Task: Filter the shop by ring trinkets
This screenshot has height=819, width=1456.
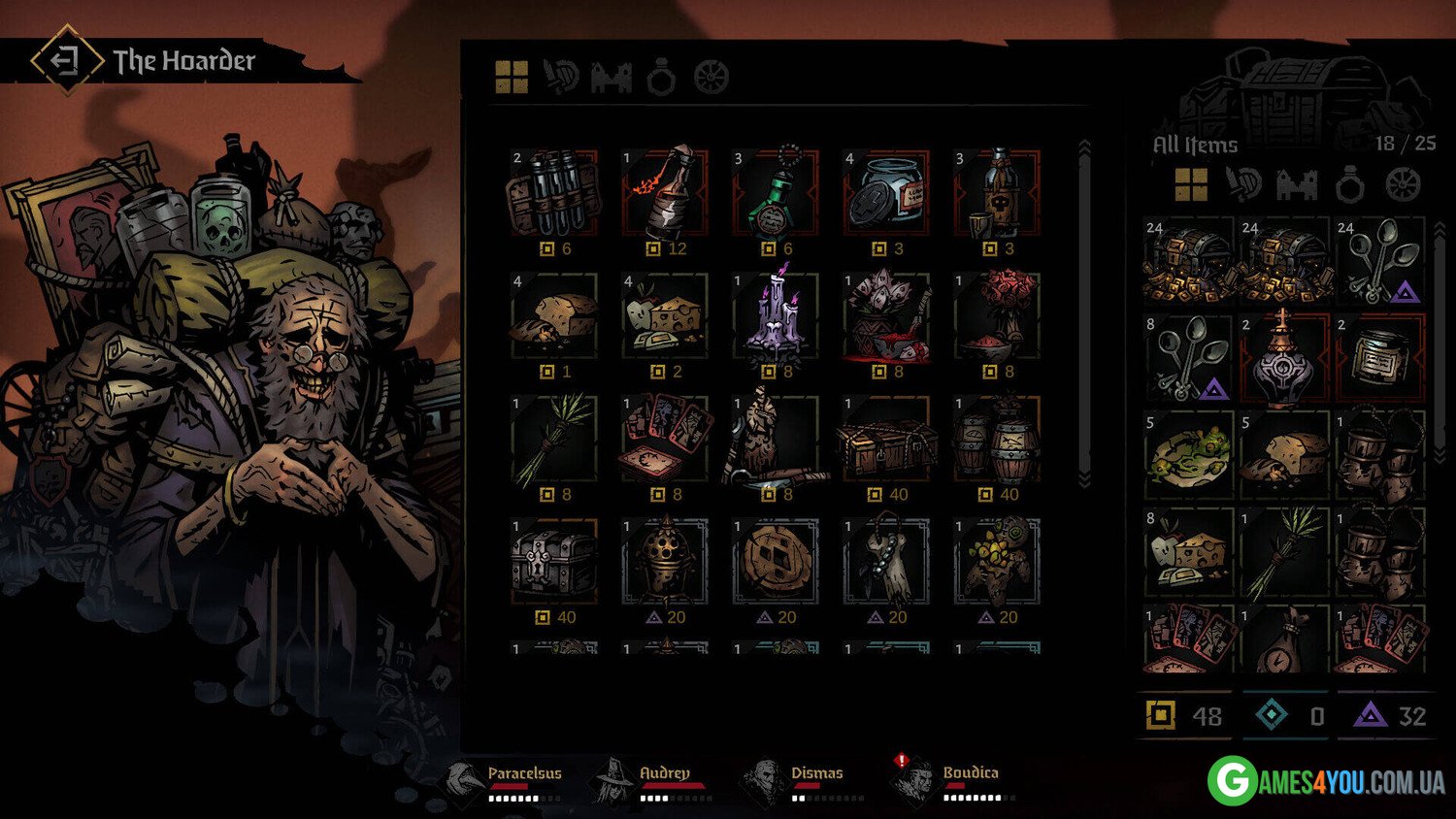Action: pyautogui.click(x=661, y=77)
